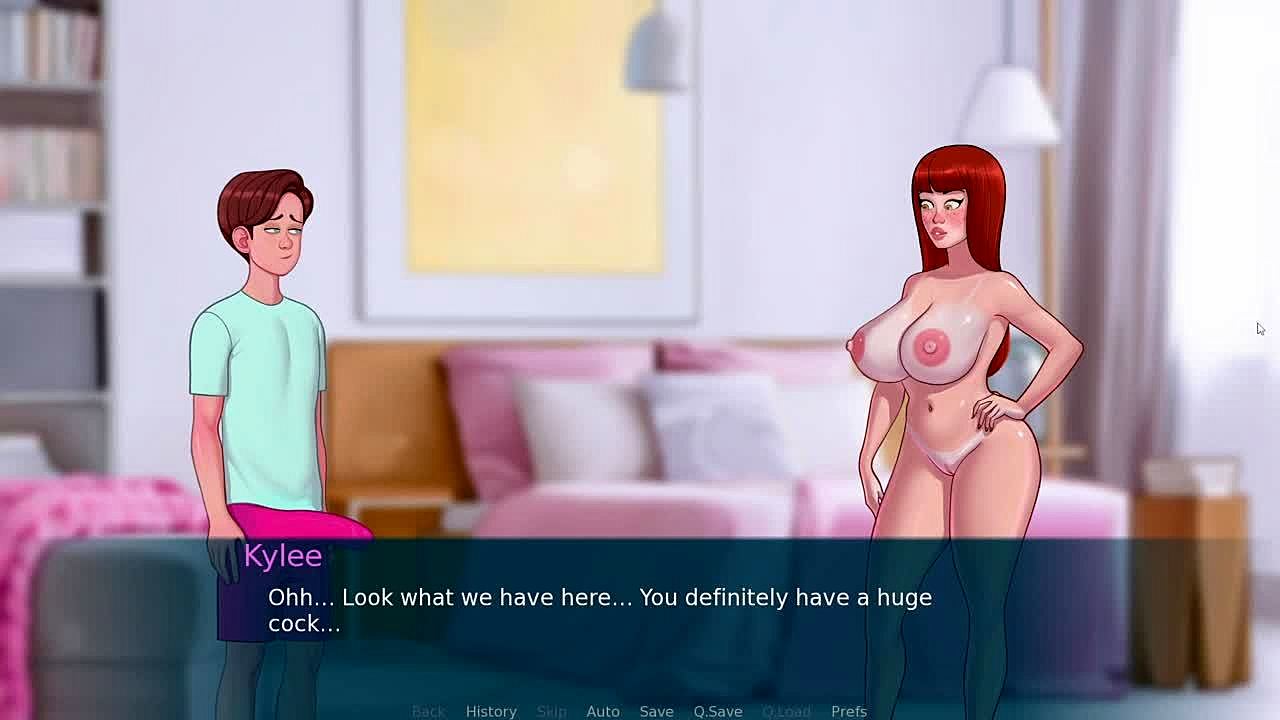The width and height of the screenshot is (1280, 720).
Task: Click the dimmed Back button
Action: coord(428,711)
